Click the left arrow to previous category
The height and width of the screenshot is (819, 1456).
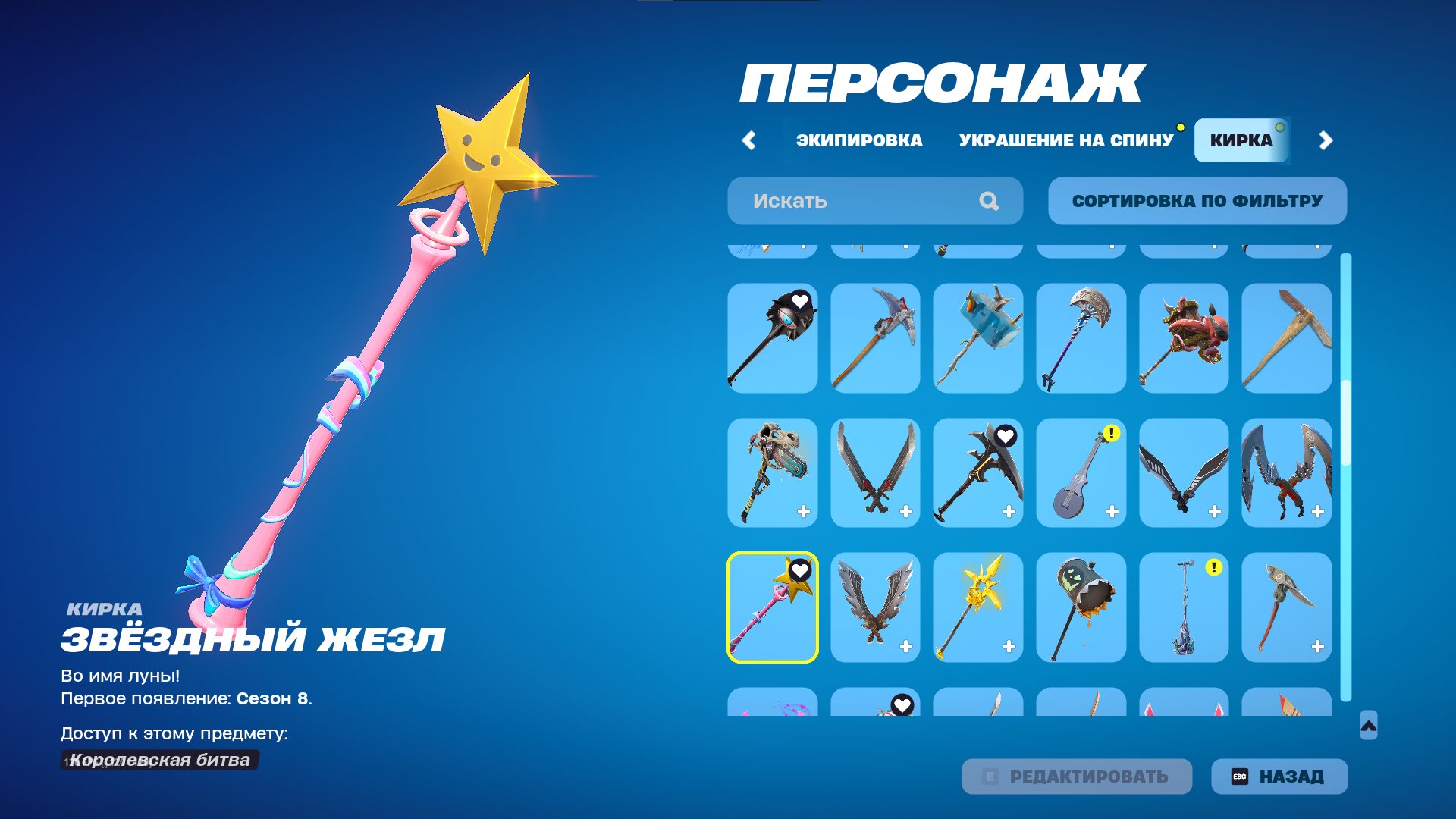[749, 140]
